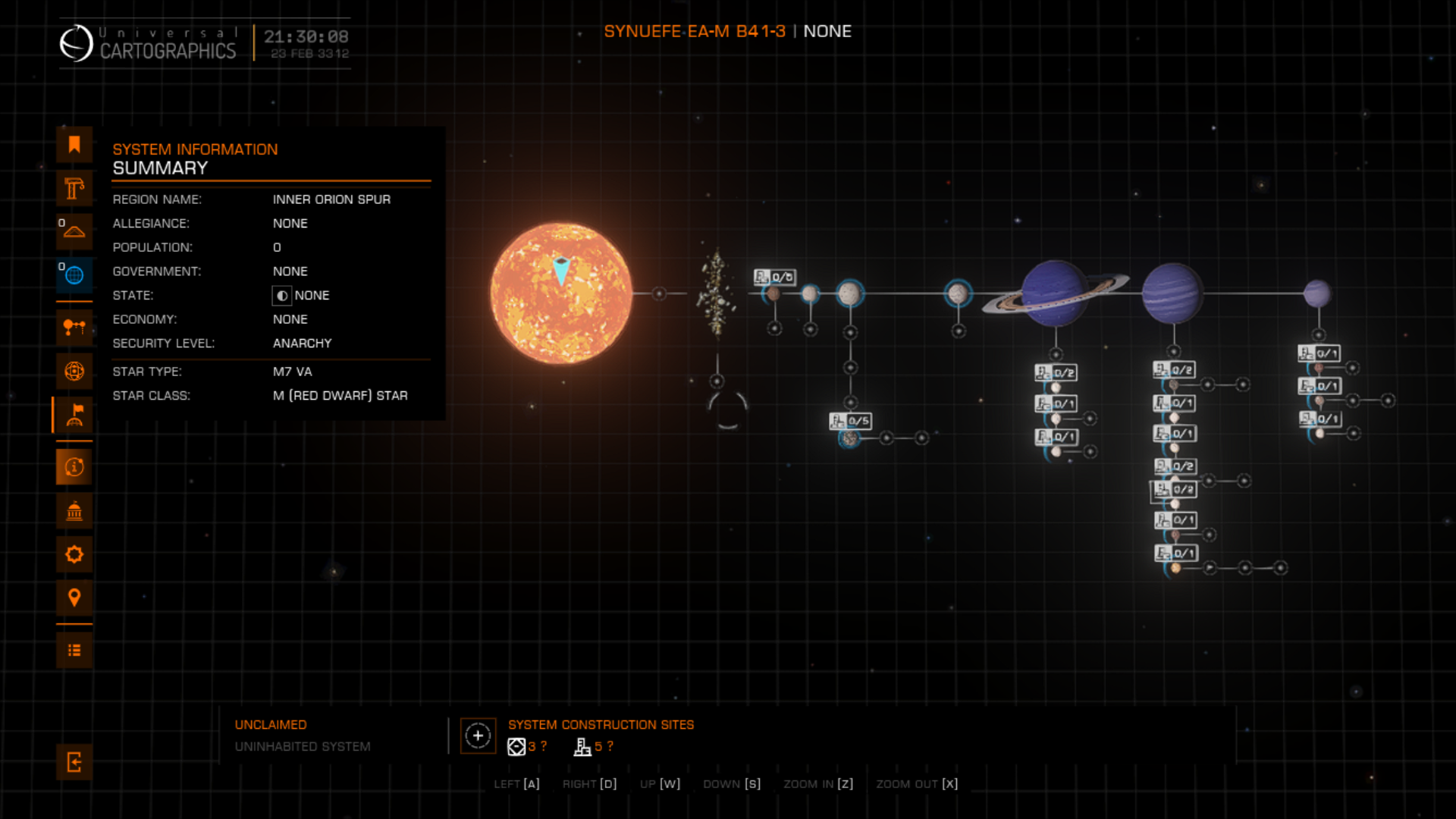Open the person-with-flag system information tab
1456x819 pixels.
coord(74,415)
